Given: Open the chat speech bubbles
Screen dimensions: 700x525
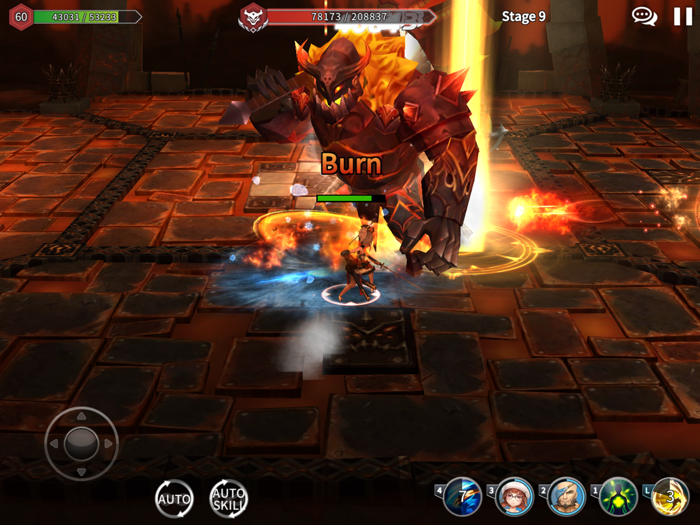Looking at the screenshot, I should (x=644, y=16).
